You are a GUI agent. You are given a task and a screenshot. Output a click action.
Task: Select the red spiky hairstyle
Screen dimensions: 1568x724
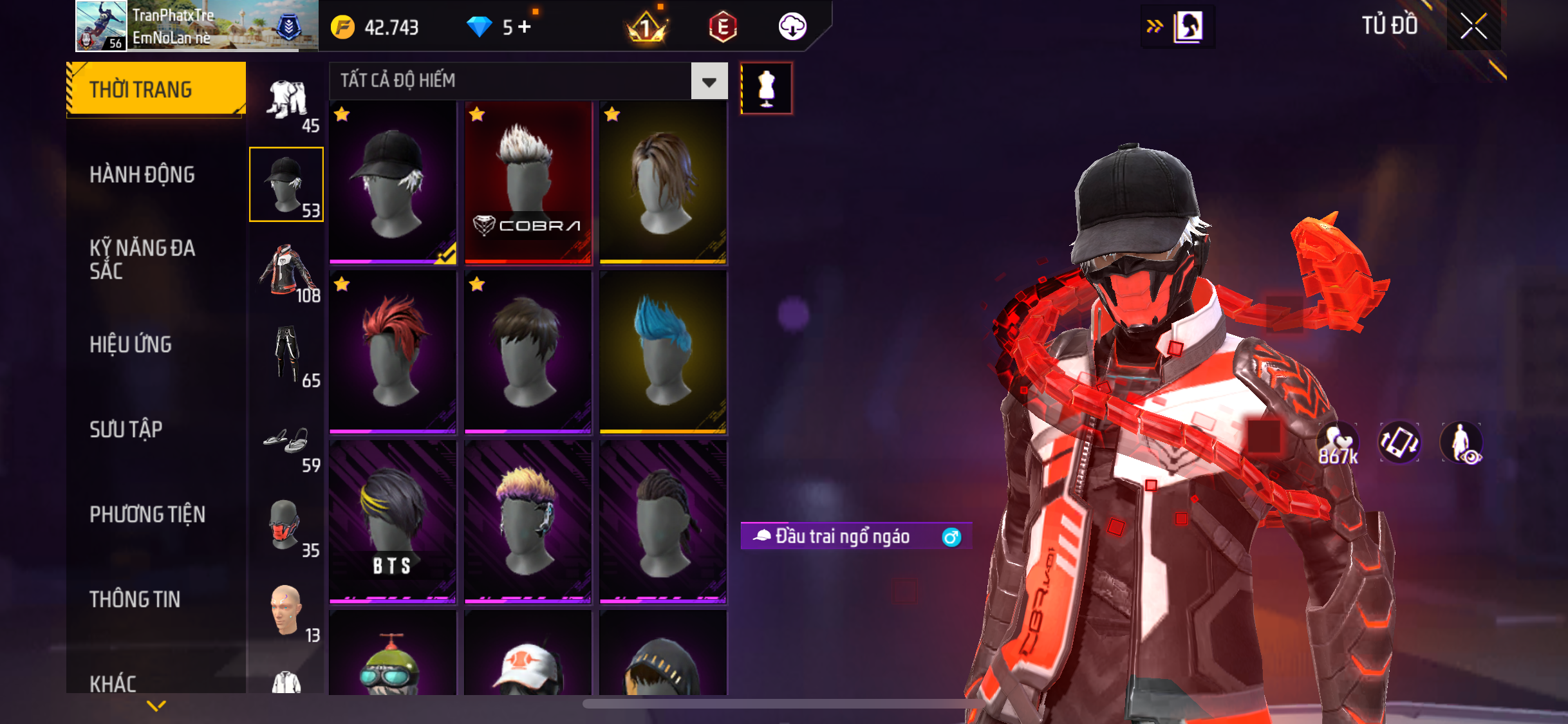(x=393, y=352)
